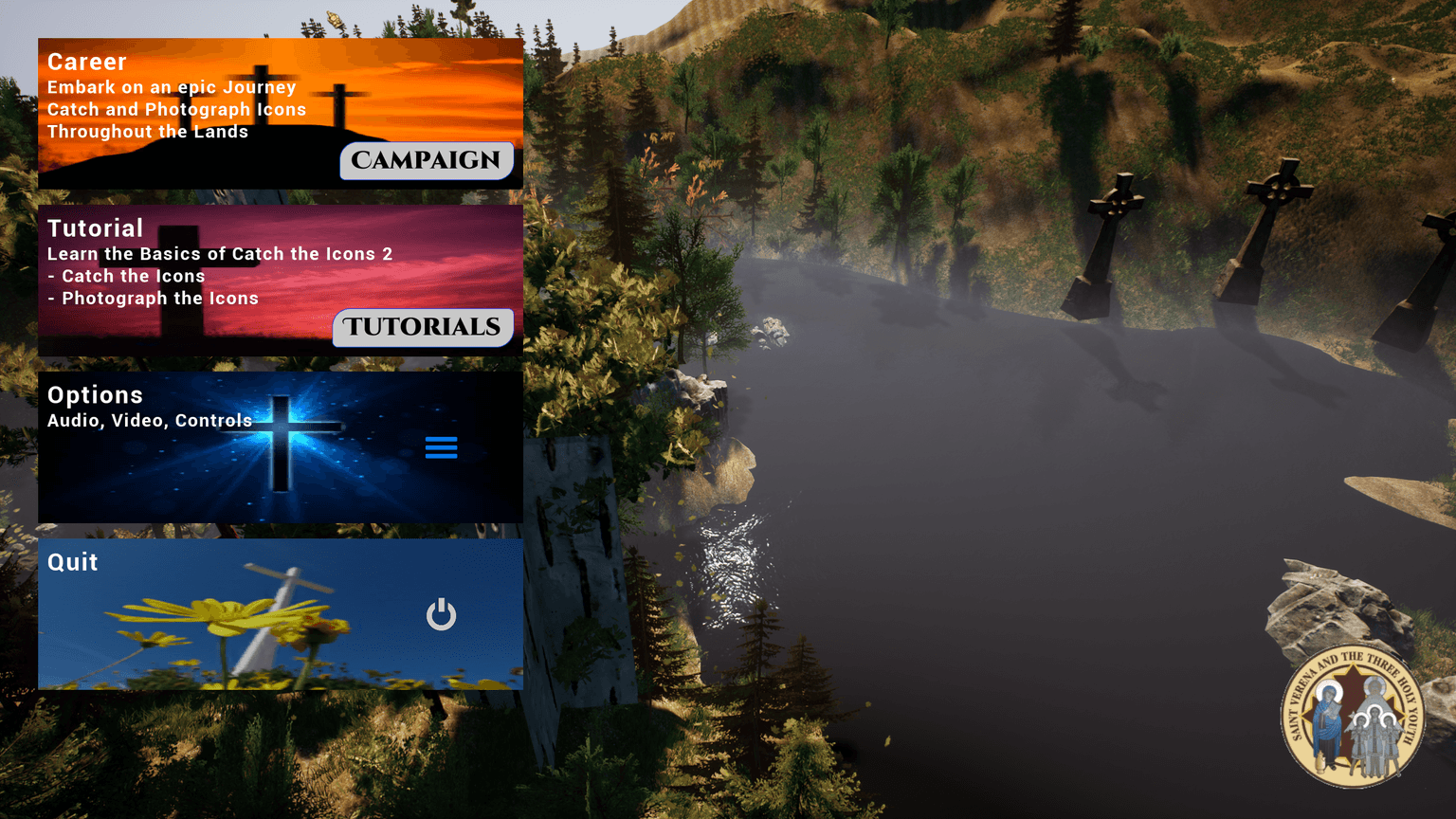Click the hamburger menu icon in Options panel
1456x819 pixels.
tap(442, 447)
